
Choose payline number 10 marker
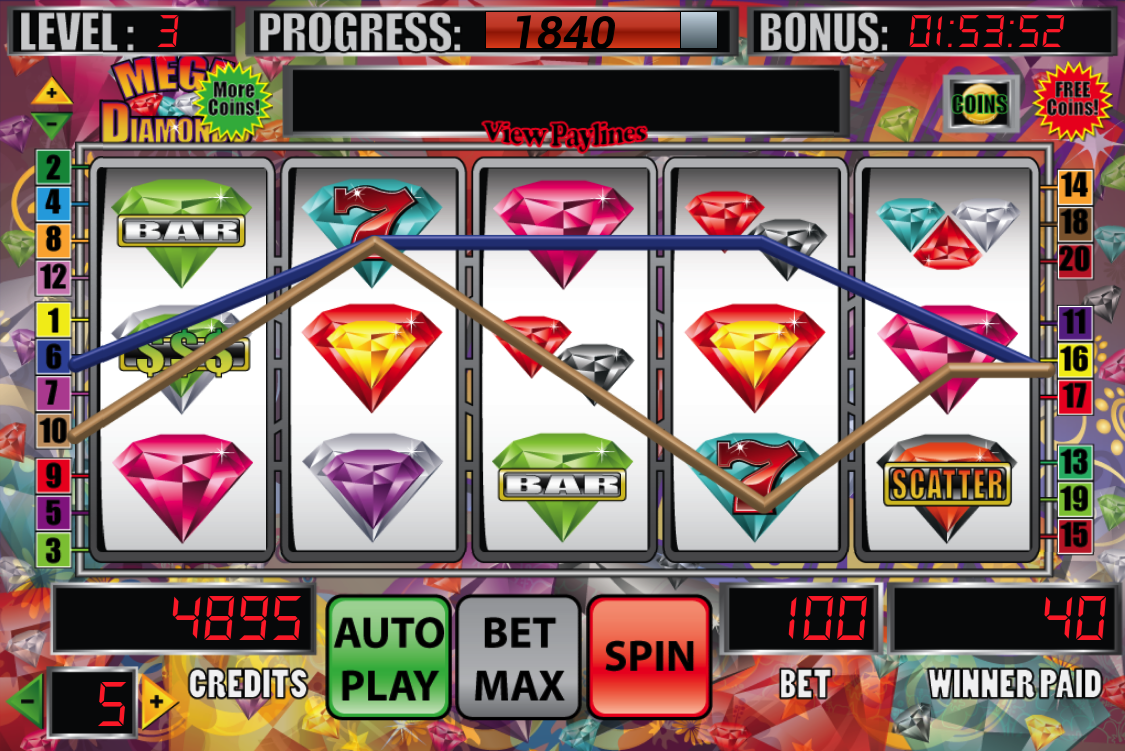click(x=52, y=431)
